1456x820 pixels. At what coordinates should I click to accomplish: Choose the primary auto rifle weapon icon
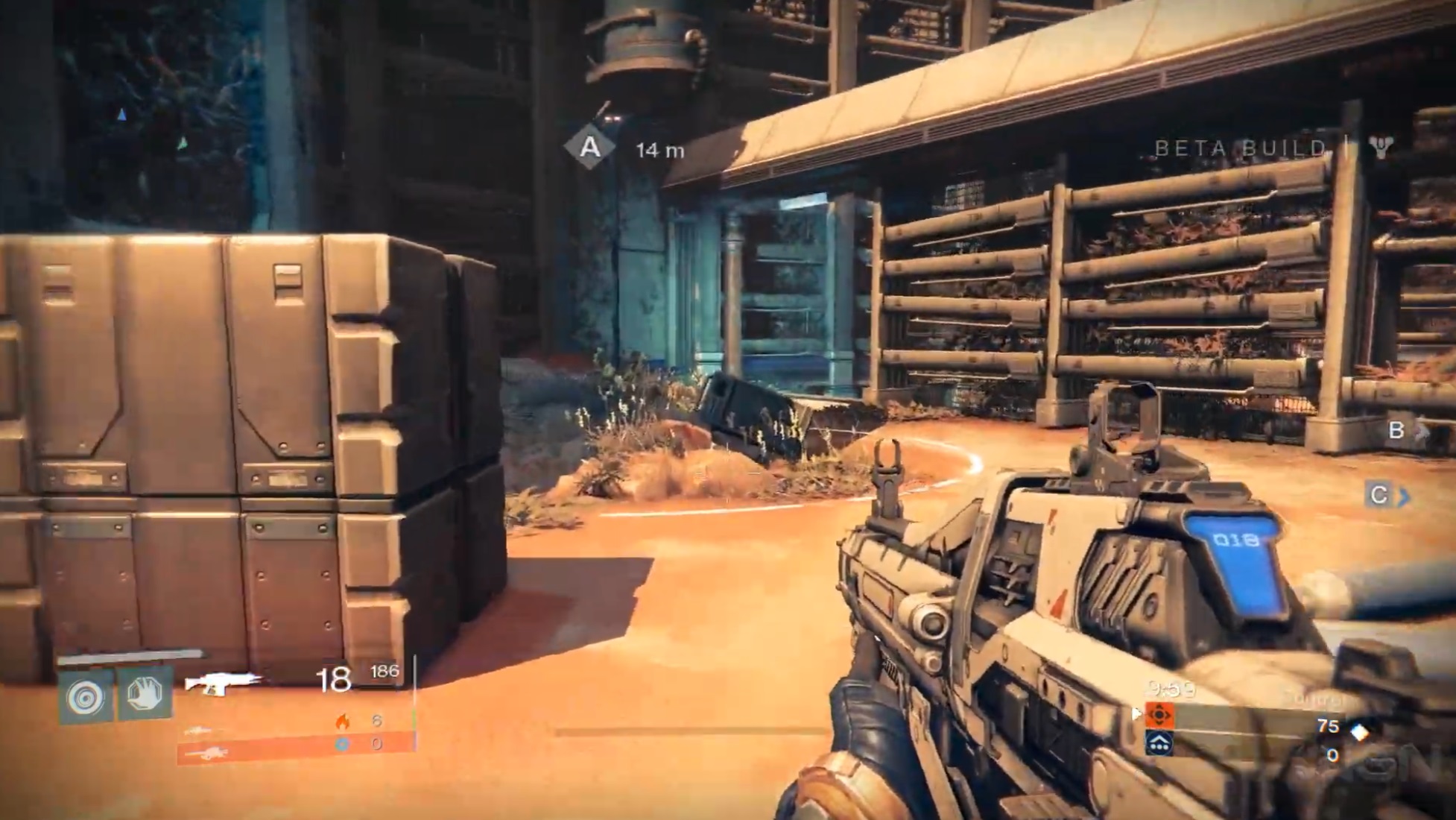click(x=223, y=682)
